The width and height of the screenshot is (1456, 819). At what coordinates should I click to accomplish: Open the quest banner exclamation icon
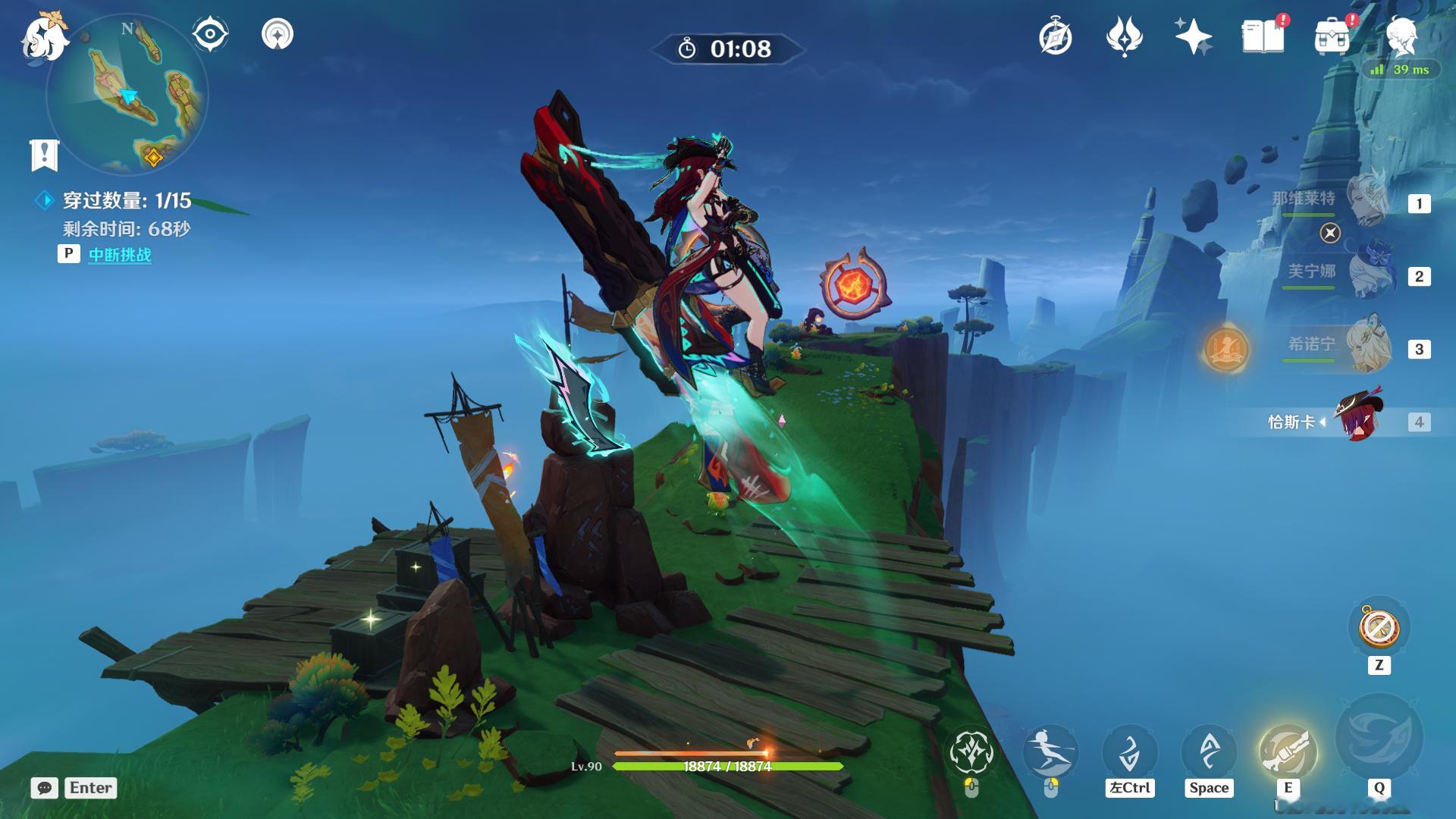click(44, 155)
